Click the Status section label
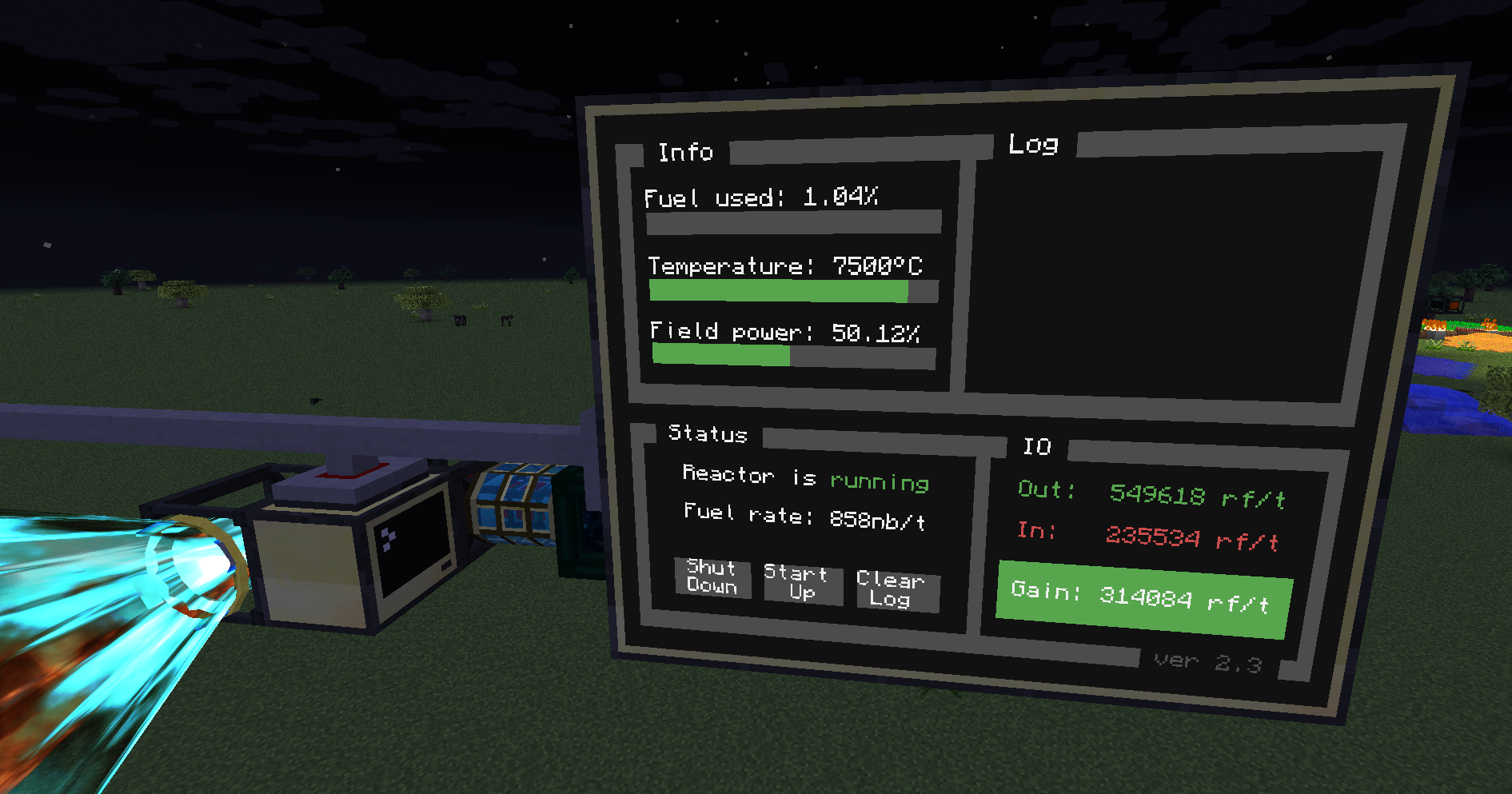 coord(707,434)
